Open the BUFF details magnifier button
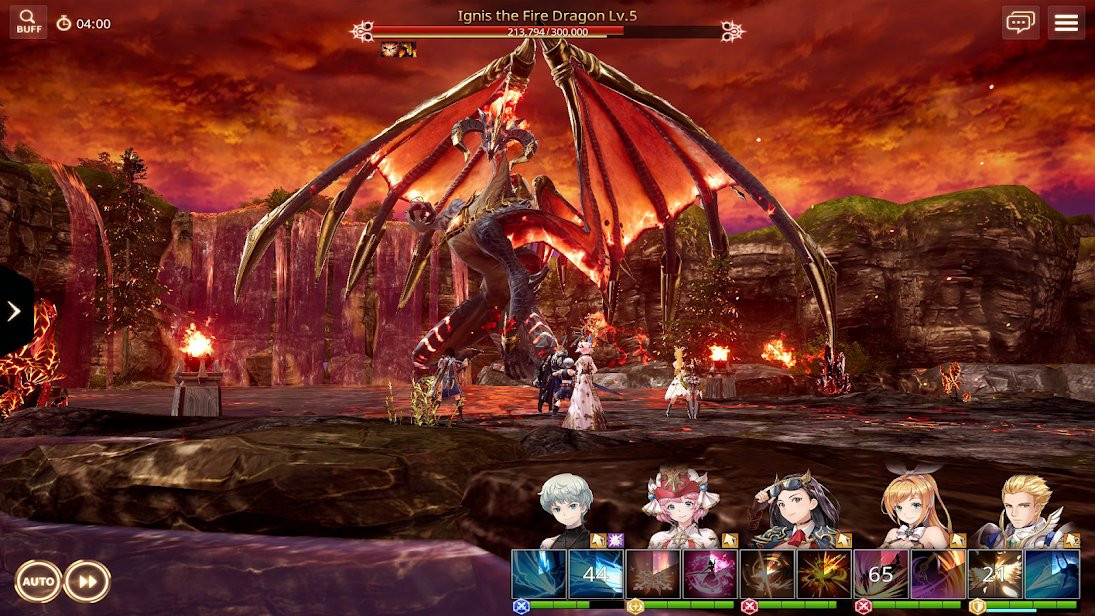Viewport: 1095px width, 616px height. (28, 22)
